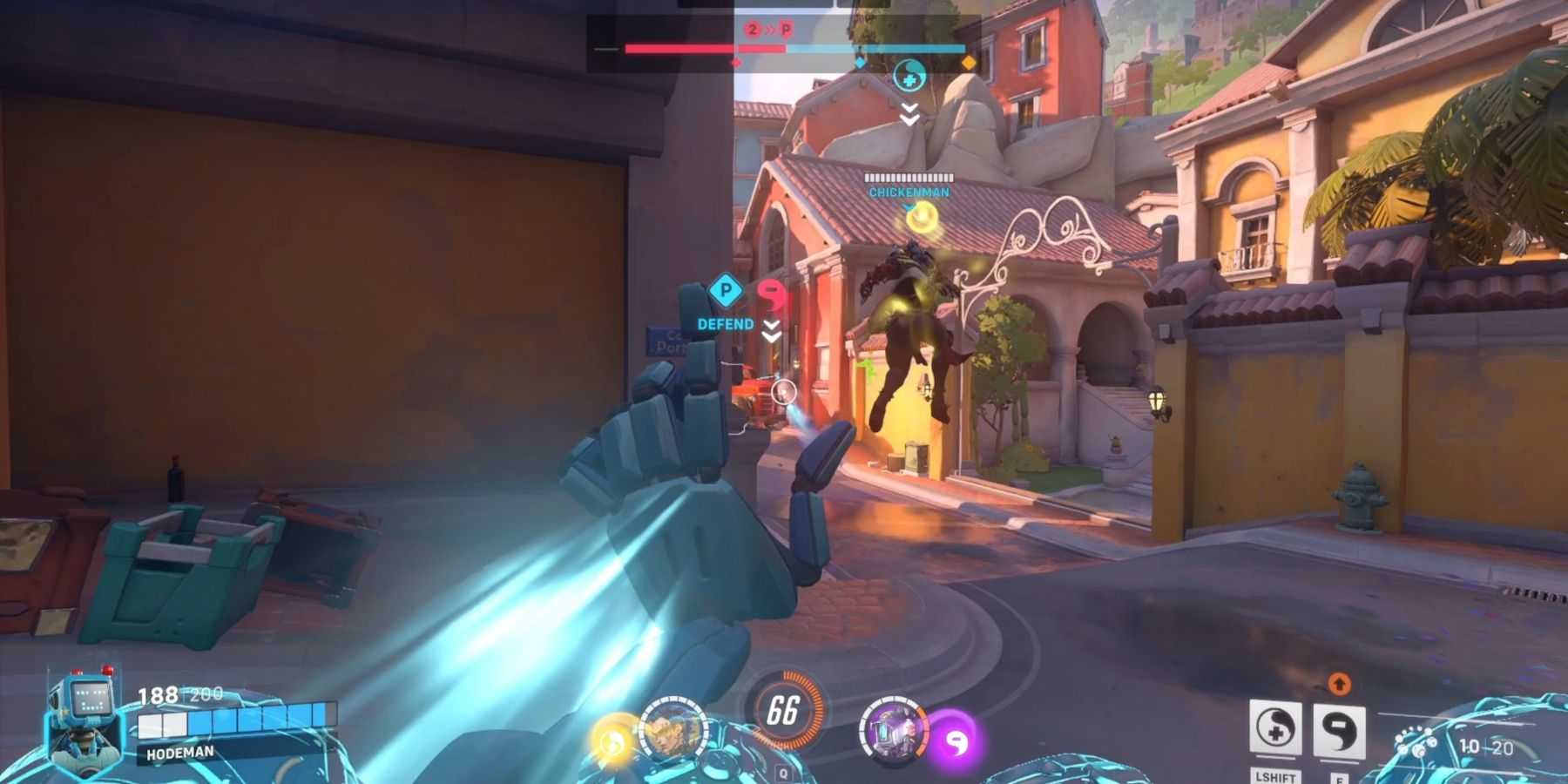Select the CHICKENMAN teammate nameplate

tap(909, 193)
